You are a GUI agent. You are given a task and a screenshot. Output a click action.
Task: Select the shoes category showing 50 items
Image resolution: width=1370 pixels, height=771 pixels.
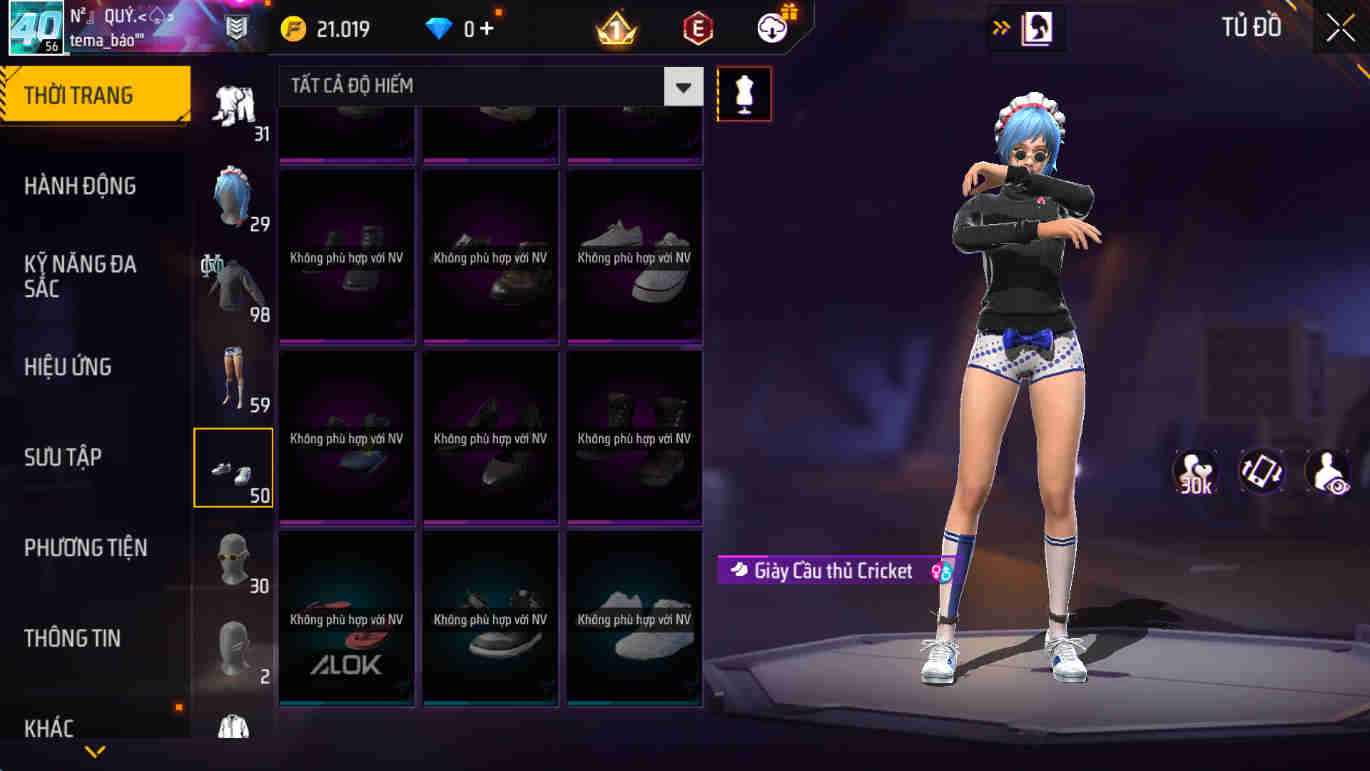233,466
